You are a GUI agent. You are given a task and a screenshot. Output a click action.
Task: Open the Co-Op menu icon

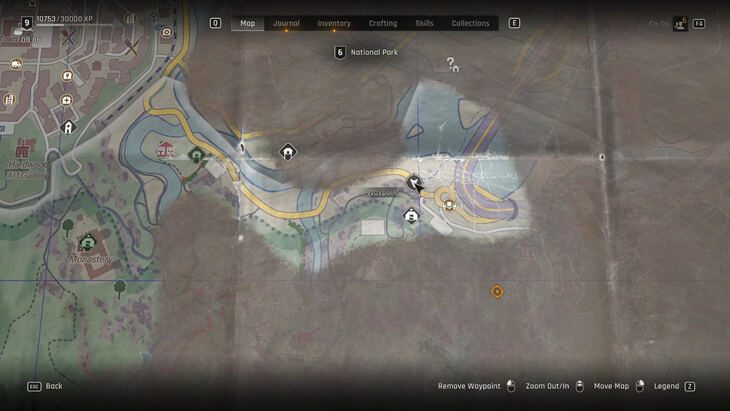tap(680, 23)
